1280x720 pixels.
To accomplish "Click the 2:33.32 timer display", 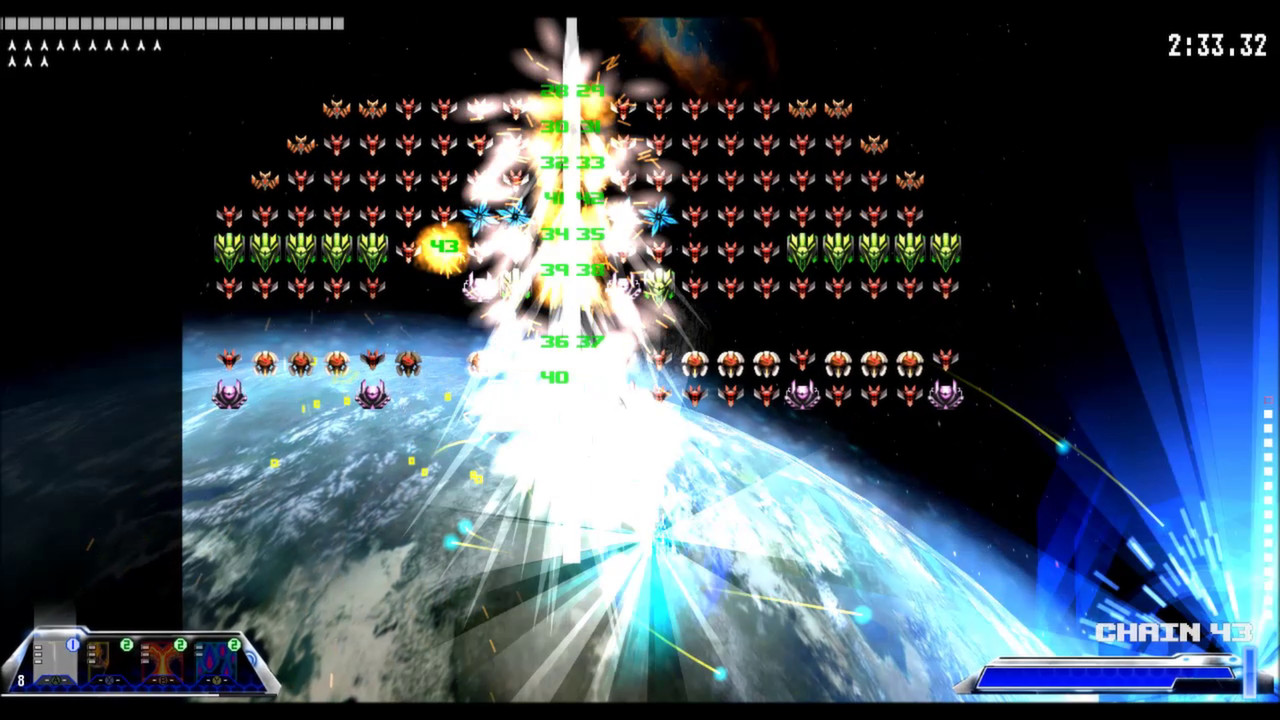I will pos(1216,46).
